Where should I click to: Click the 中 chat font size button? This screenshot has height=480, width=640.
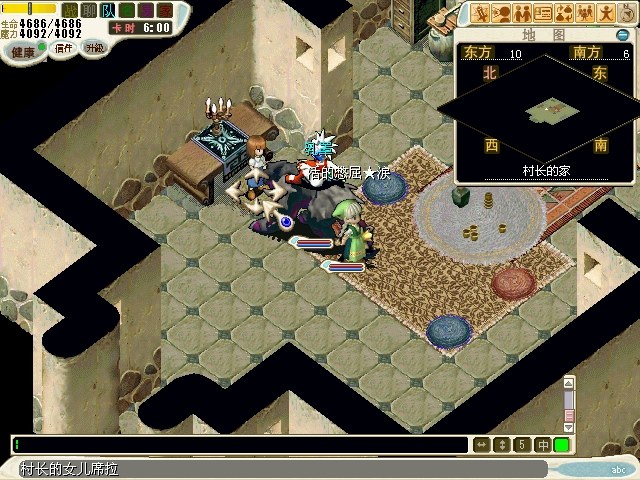[542, 444]
